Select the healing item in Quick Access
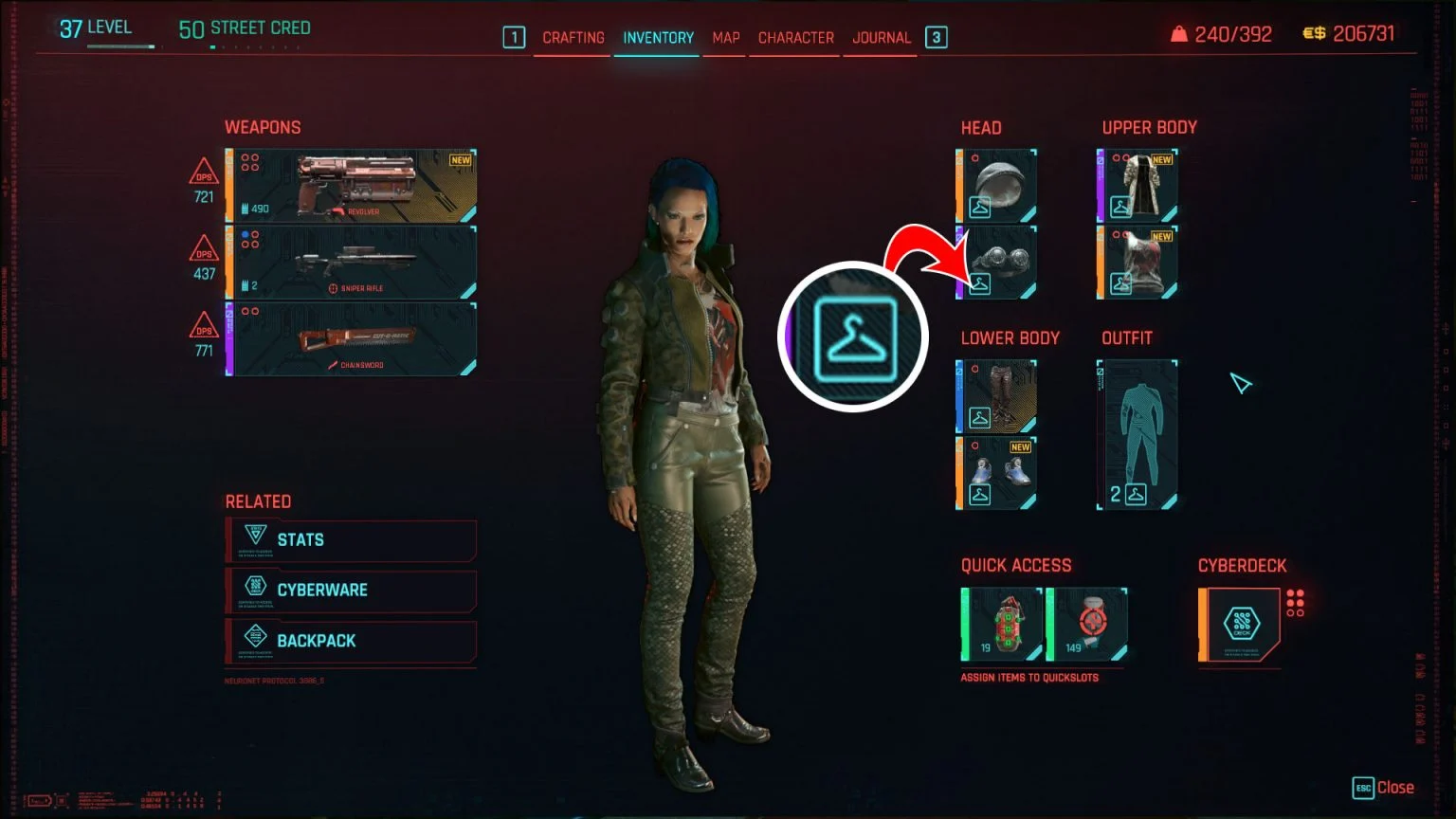Viewport: 1456px width, 819px height. pos(1088,623)
